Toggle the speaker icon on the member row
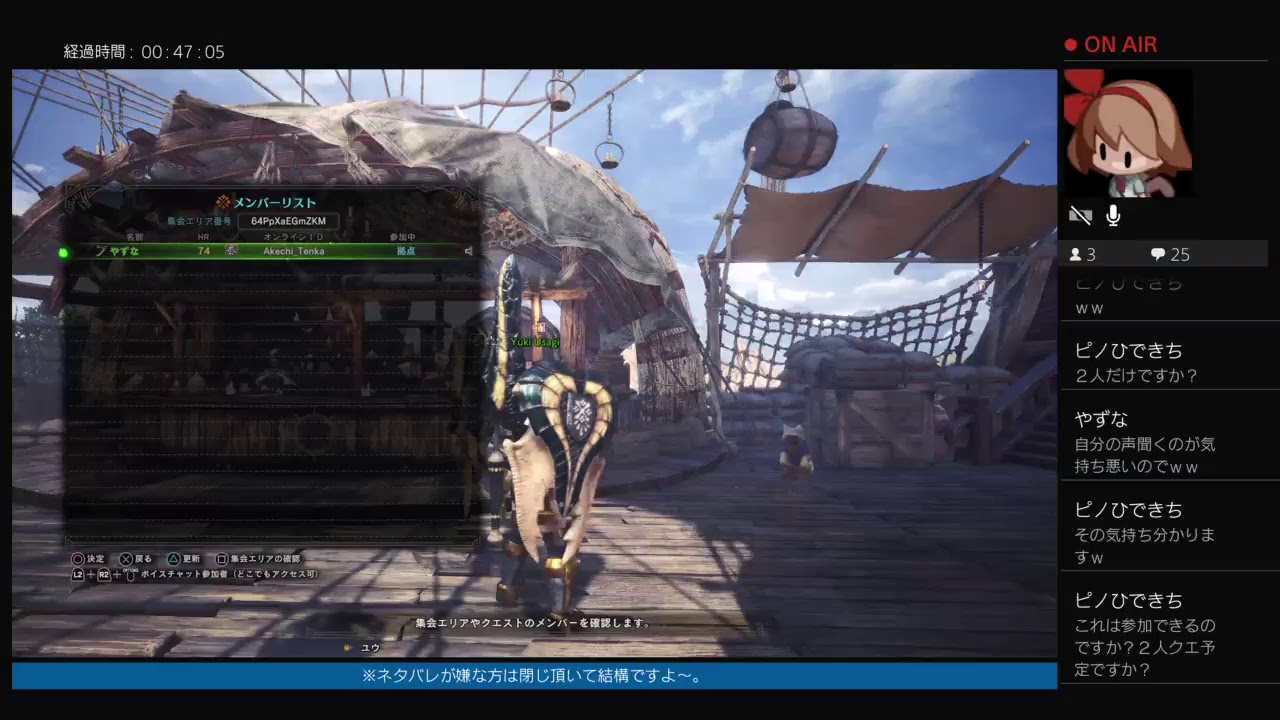Image resolution: width=1280 pixels, height=720 pixels. pyautogui.click(x=468, y=251)
